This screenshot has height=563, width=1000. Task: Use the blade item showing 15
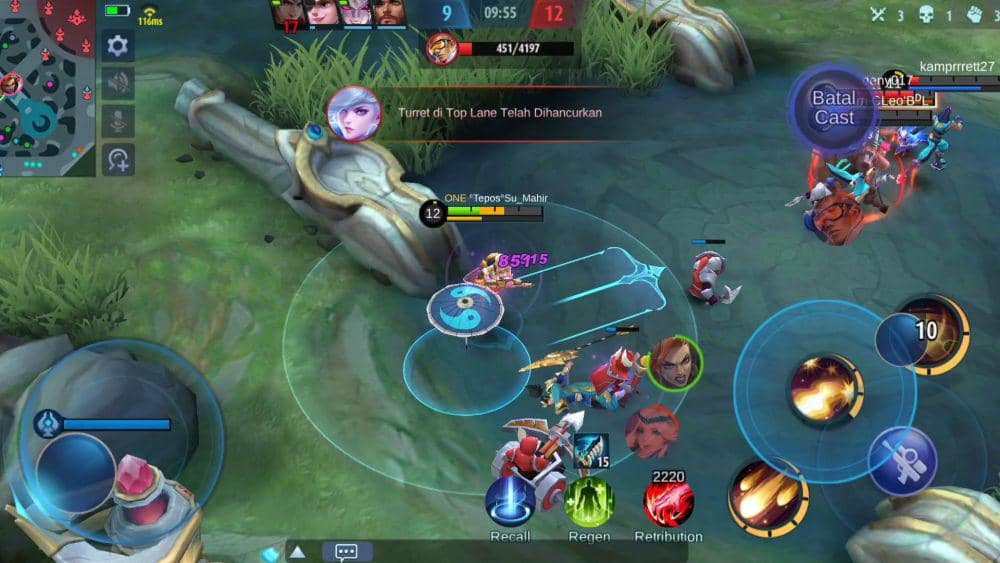(x=592, y=451)
